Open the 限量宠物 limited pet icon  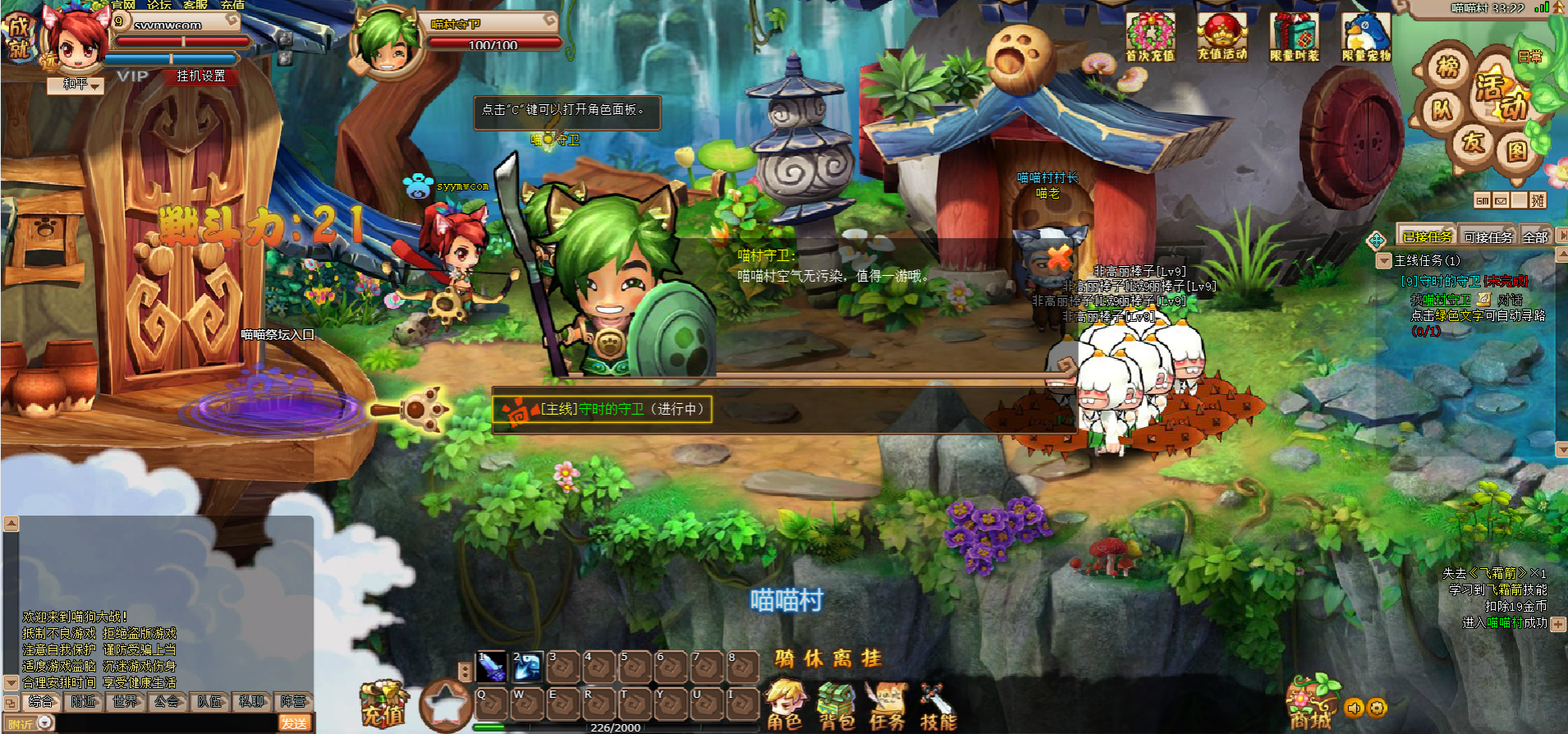click(x=1366, y=37)
